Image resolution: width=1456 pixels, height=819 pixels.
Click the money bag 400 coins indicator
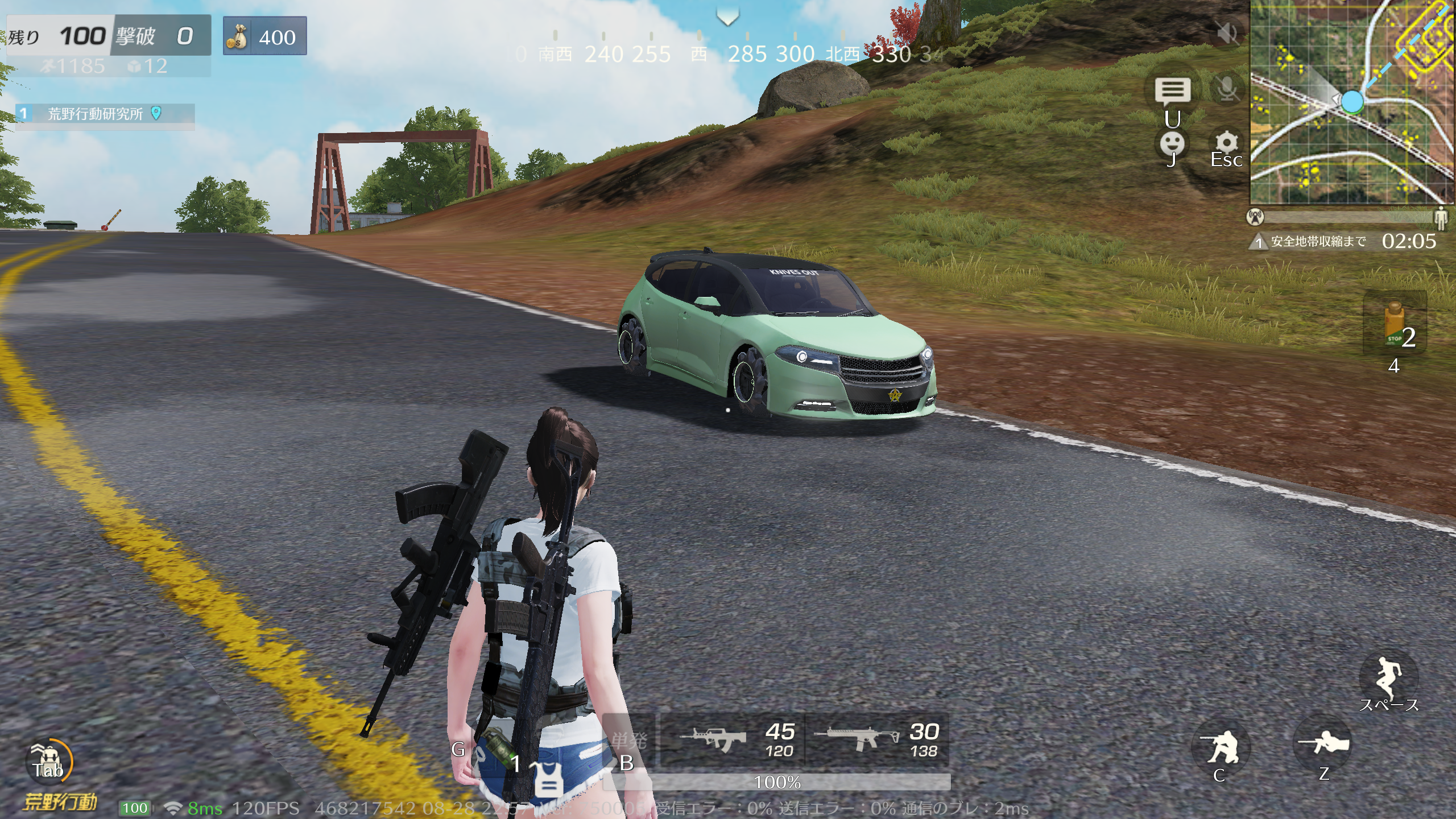pos(265,36)
